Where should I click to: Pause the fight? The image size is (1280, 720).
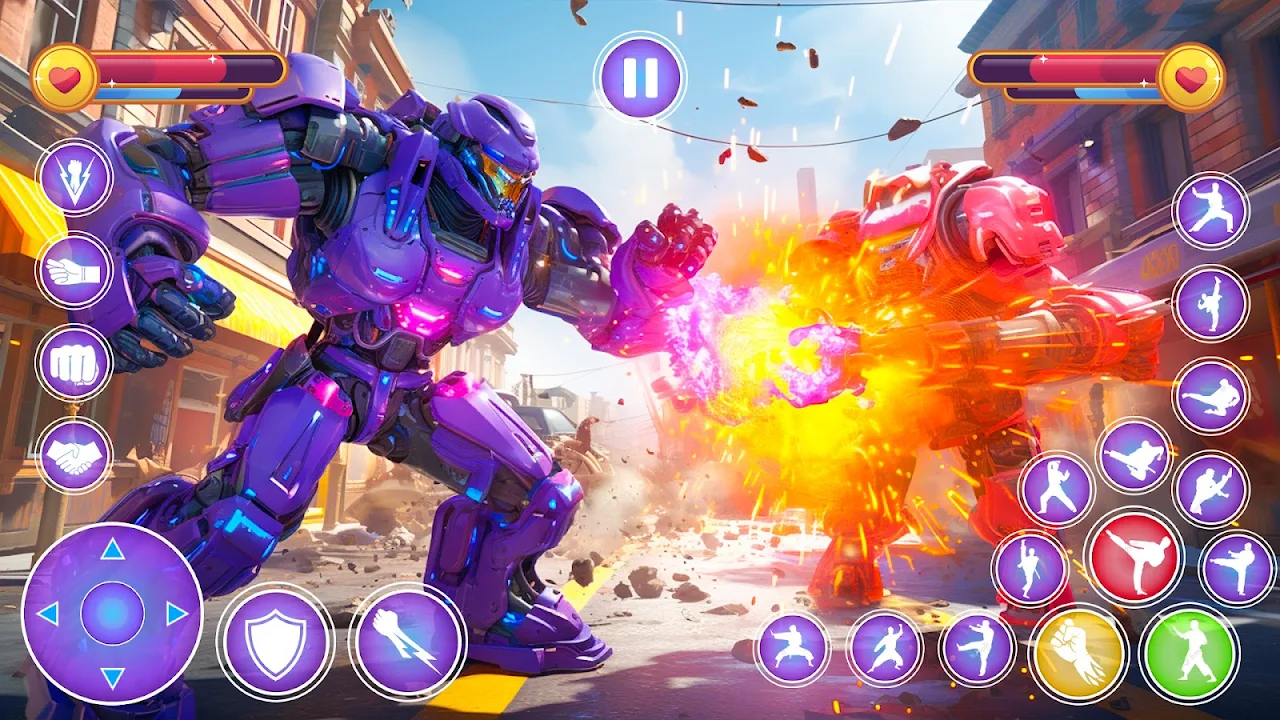[x=640, y=78]
